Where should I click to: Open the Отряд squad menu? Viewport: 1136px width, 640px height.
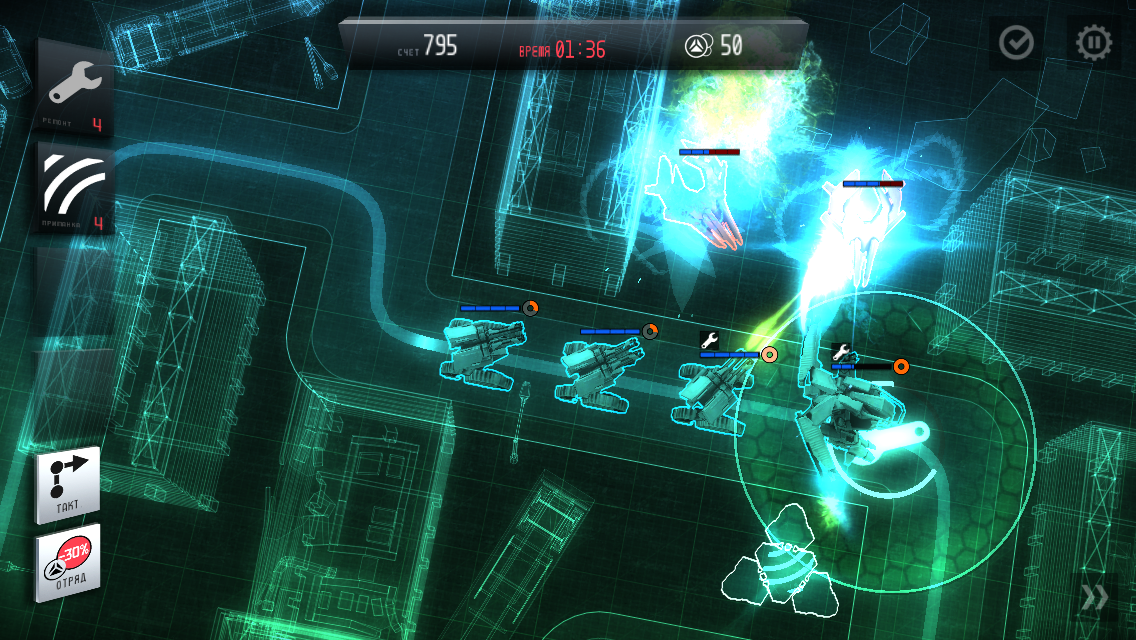click(68, 562)
